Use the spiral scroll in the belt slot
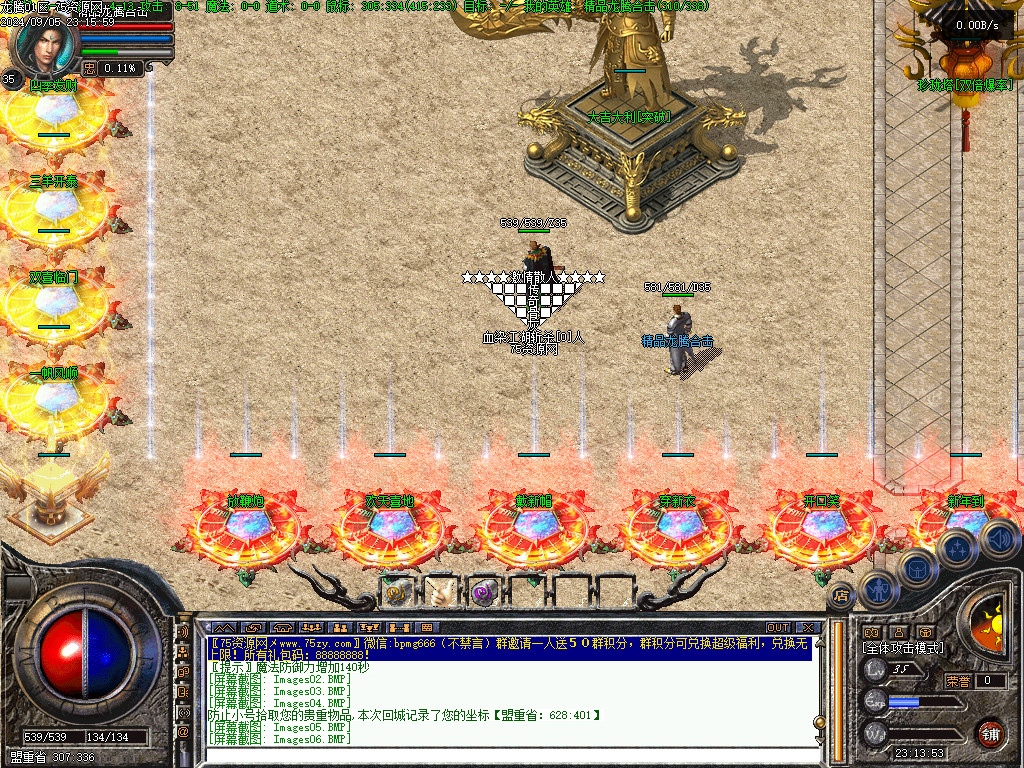 click(394, 593)
